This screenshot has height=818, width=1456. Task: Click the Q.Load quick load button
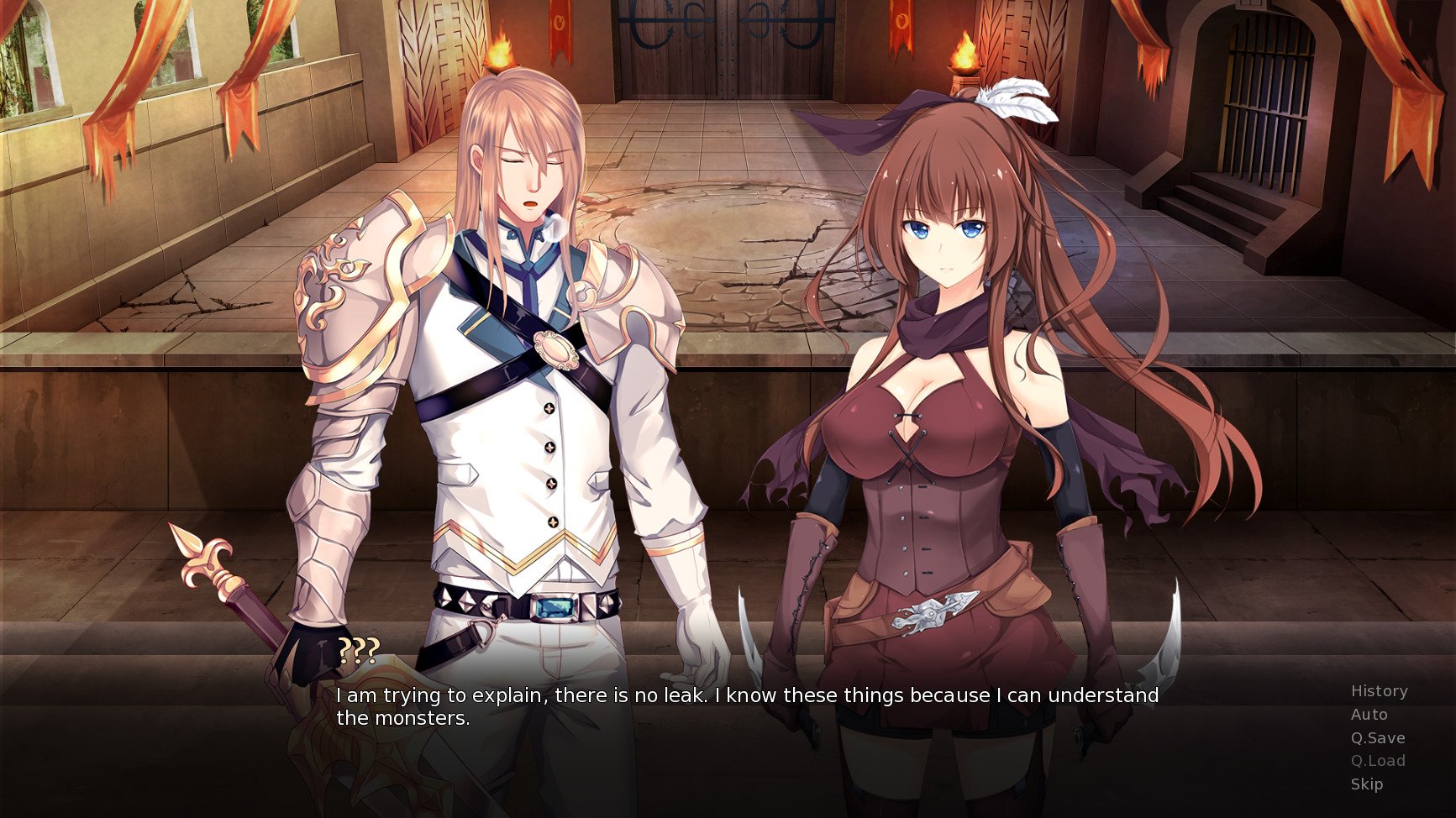(x=1377, y=761)
